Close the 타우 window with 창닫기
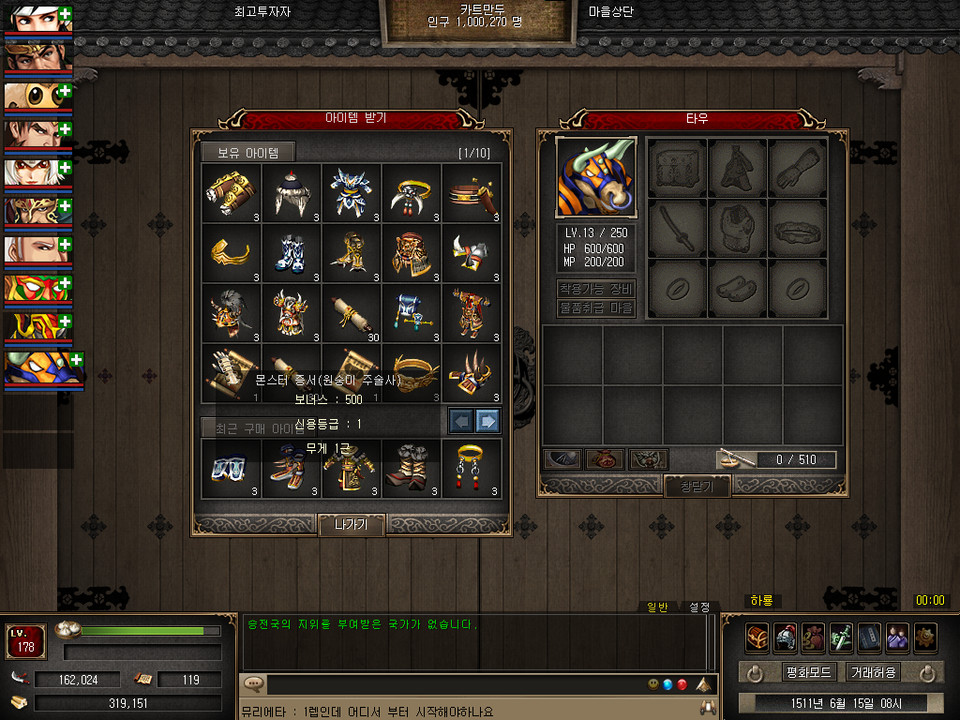 [698, 486]
